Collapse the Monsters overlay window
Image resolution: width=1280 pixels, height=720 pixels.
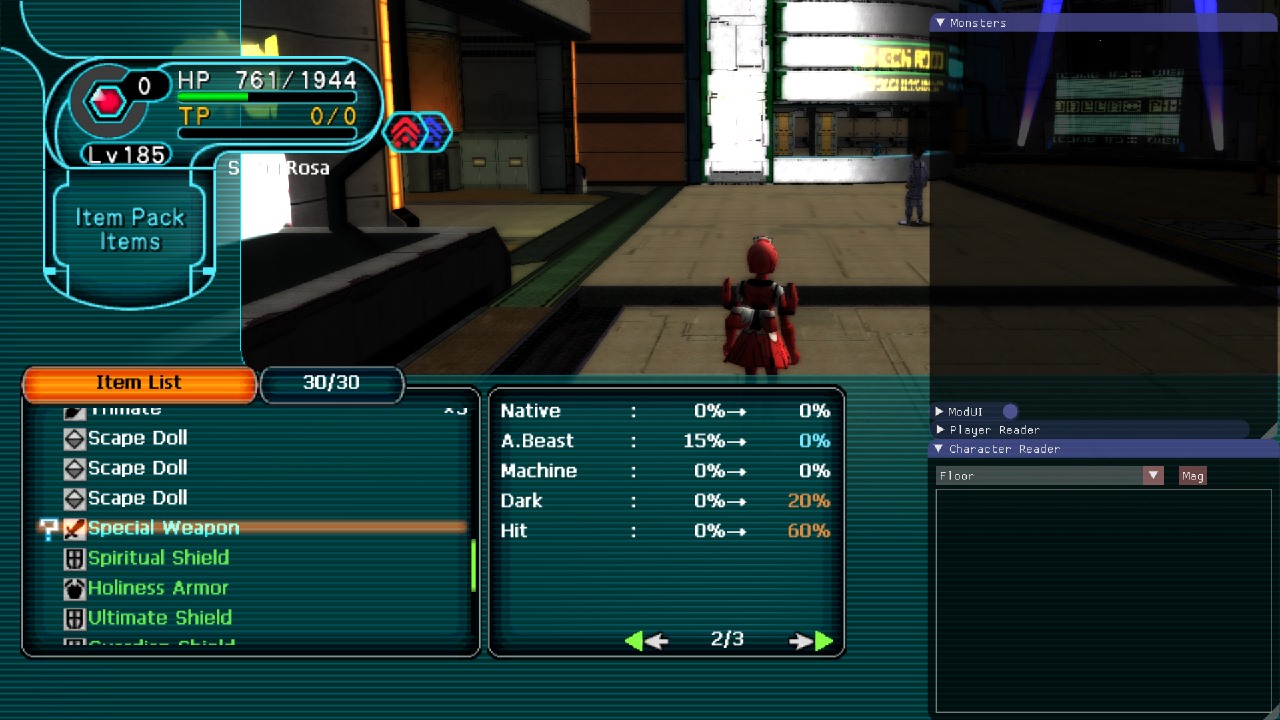(940, 23)
